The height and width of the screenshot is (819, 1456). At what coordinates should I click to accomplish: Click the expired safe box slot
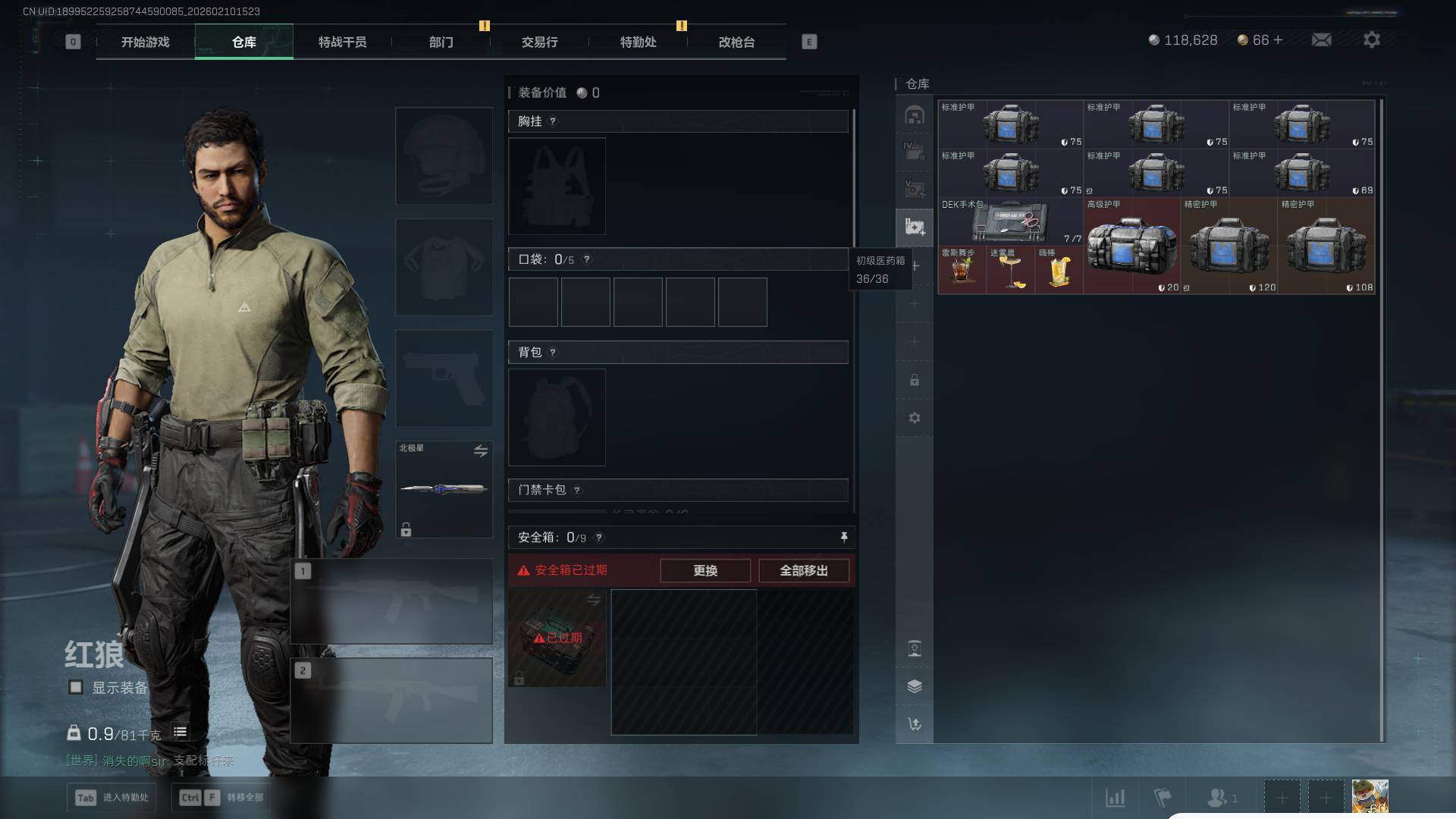[x=557, y=638]
